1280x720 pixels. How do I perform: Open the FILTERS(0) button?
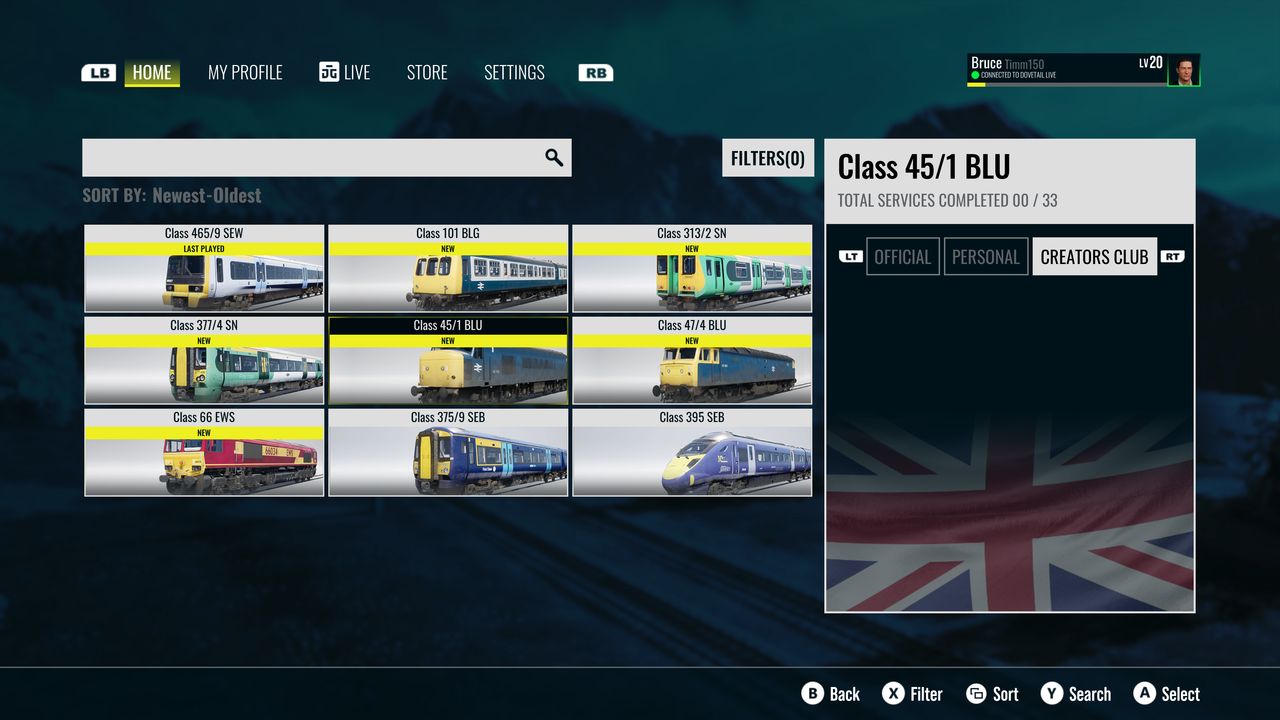tap(768, 158)
